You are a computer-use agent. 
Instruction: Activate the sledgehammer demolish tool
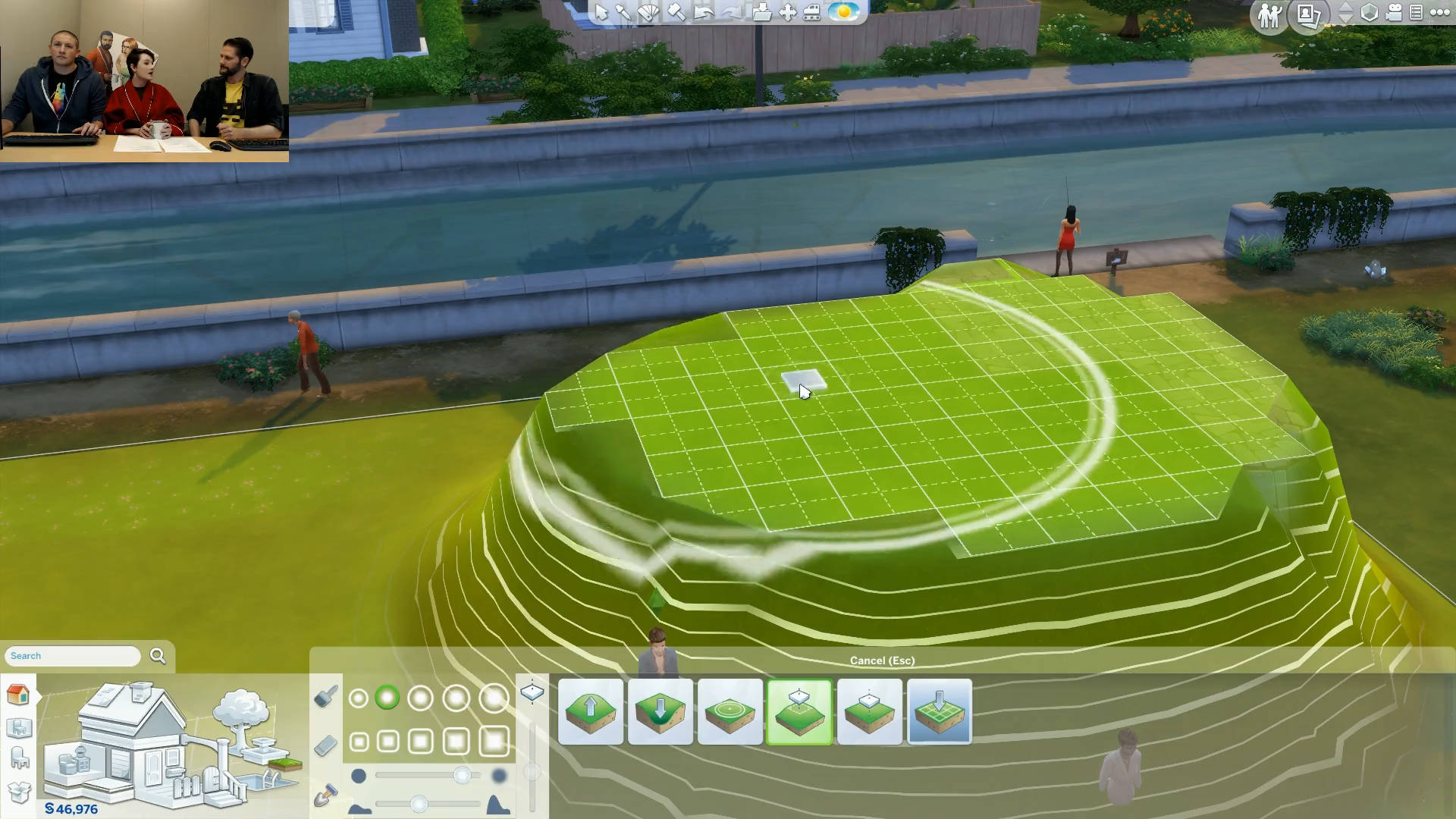tap(675, 12)
